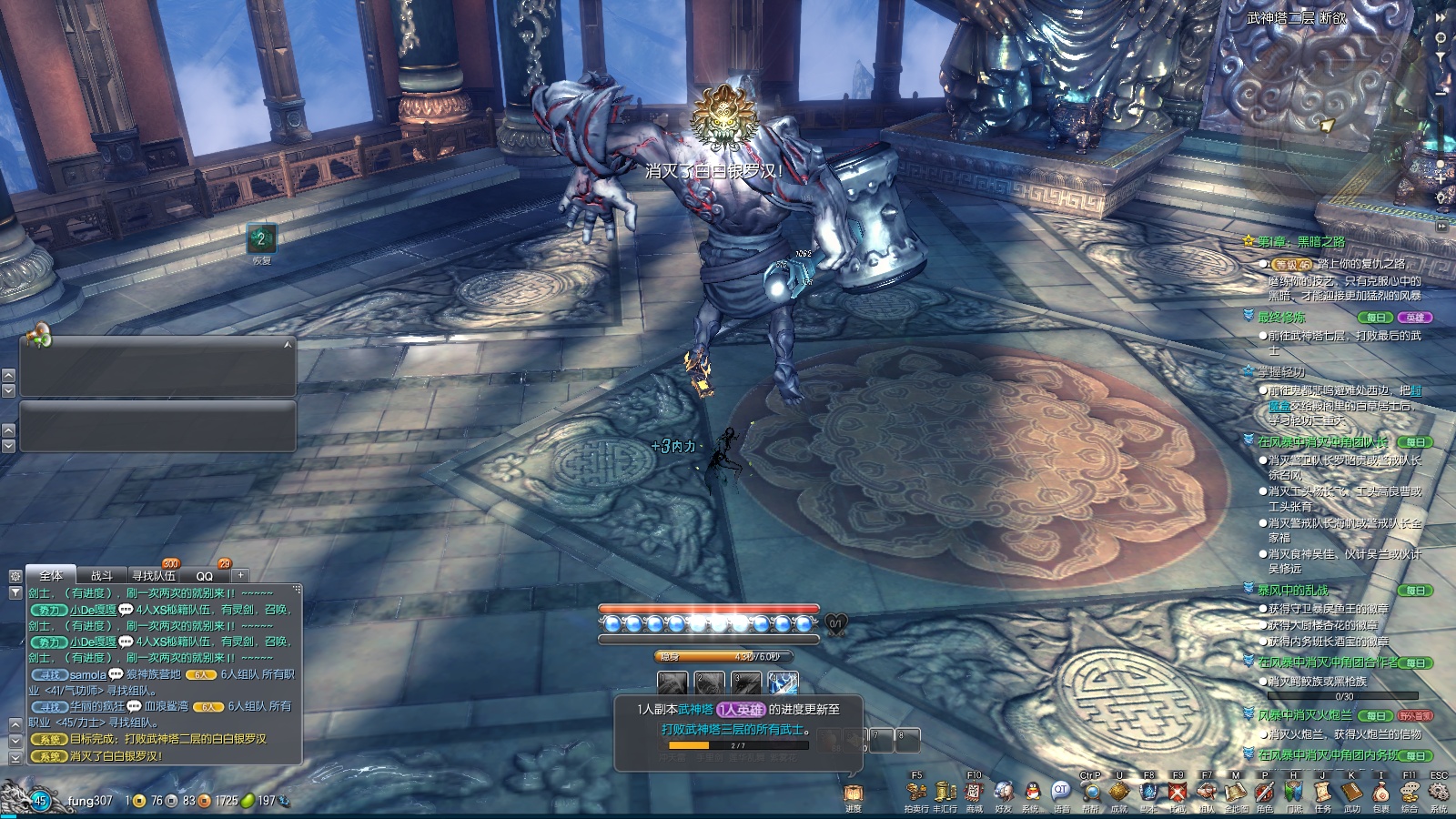Open the 商城 shop icon
This screenshot has width=1456, height=819.
(974, 793)
